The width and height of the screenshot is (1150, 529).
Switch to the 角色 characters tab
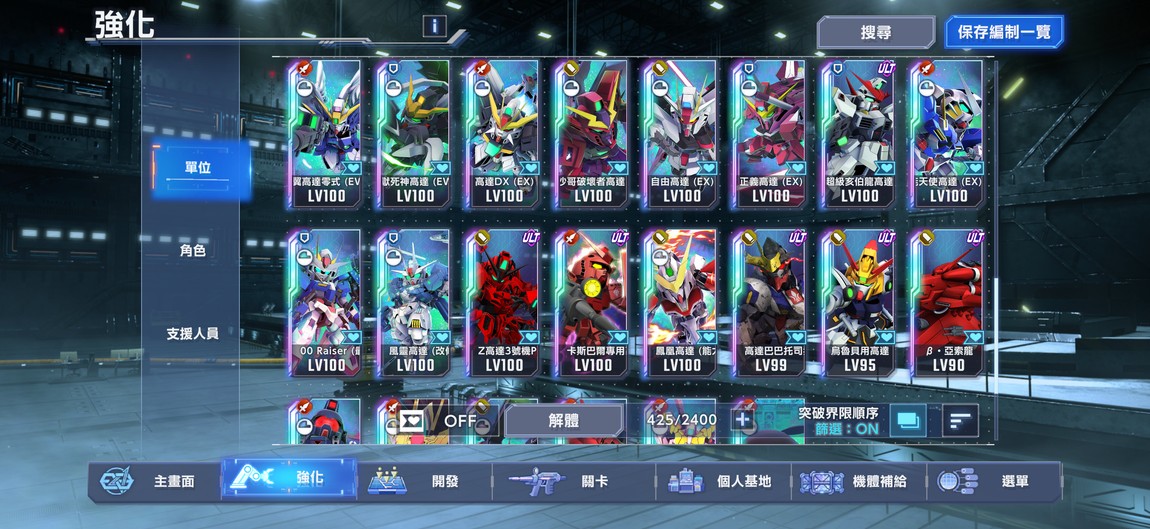click(193, 250)
